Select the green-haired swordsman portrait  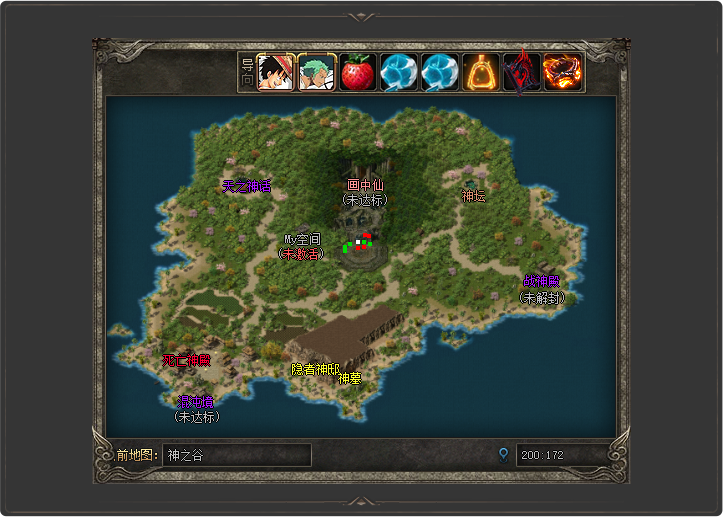[x=317, y=72]
